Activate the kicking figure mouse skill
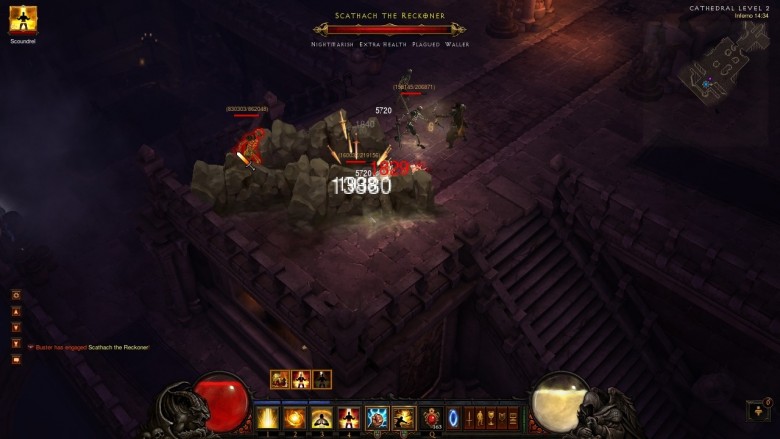 [404, 417]
